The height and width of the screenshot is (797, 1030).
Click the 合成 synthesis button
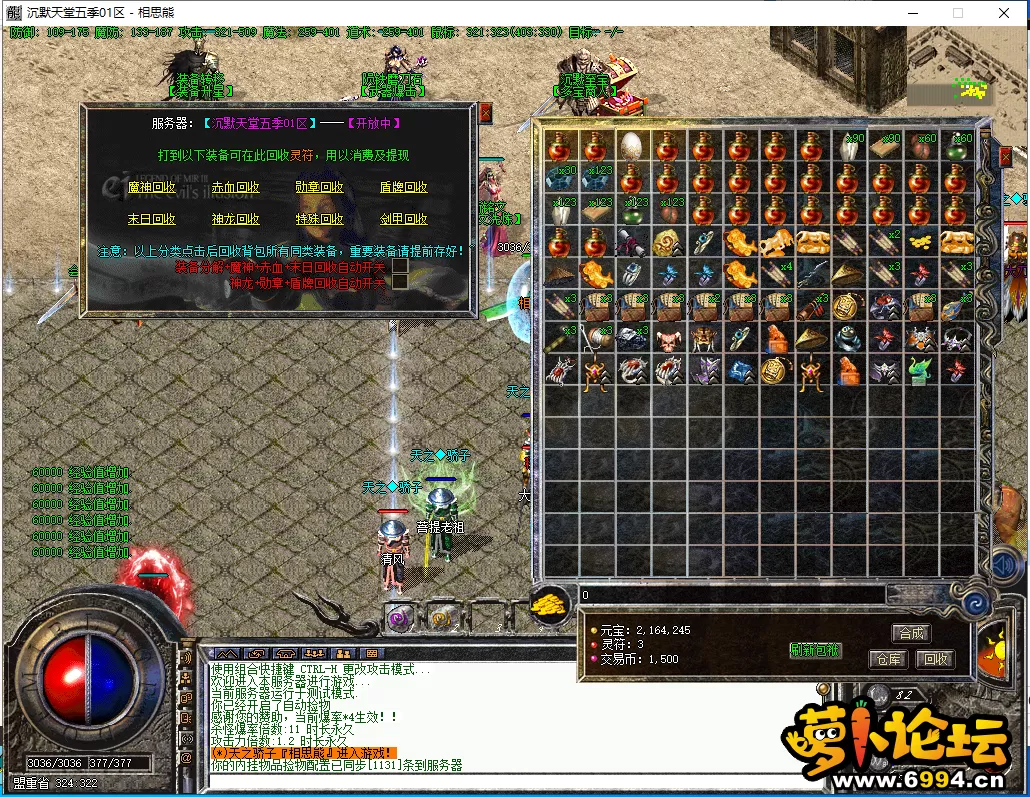click(911, 633)
